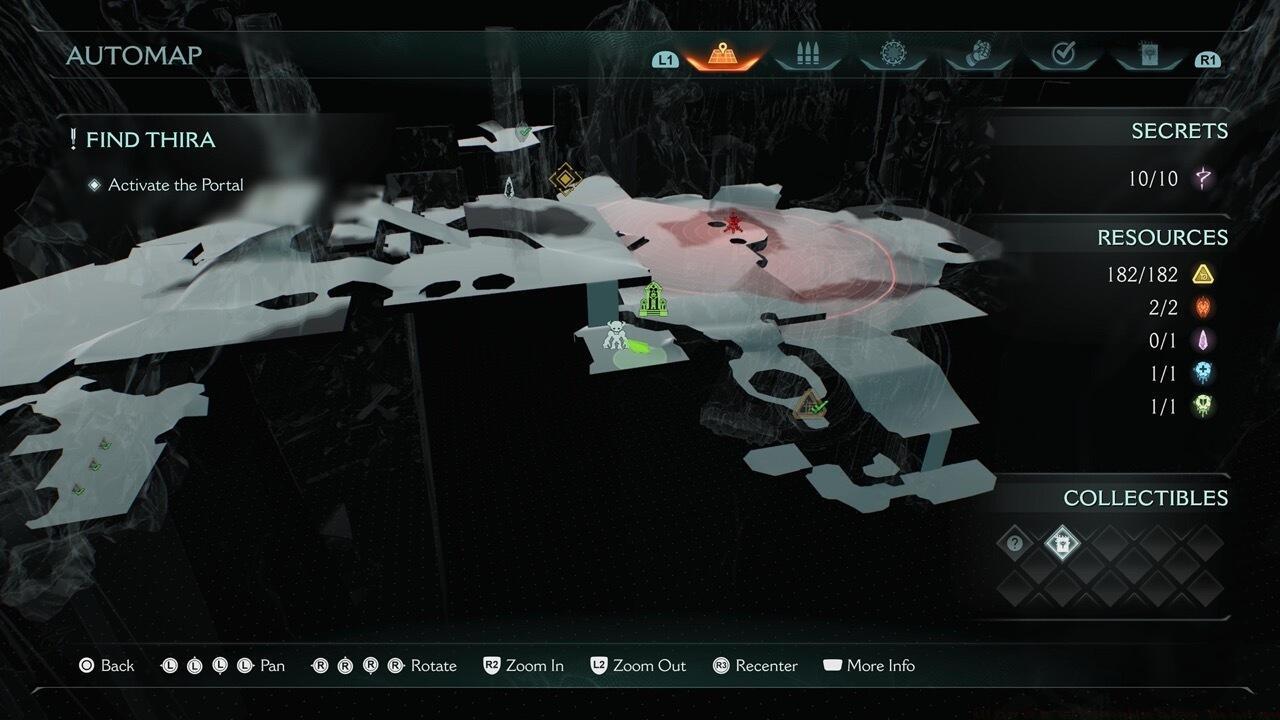Select the clenched fist tab
1280x720 pixels.
[977, 56]
